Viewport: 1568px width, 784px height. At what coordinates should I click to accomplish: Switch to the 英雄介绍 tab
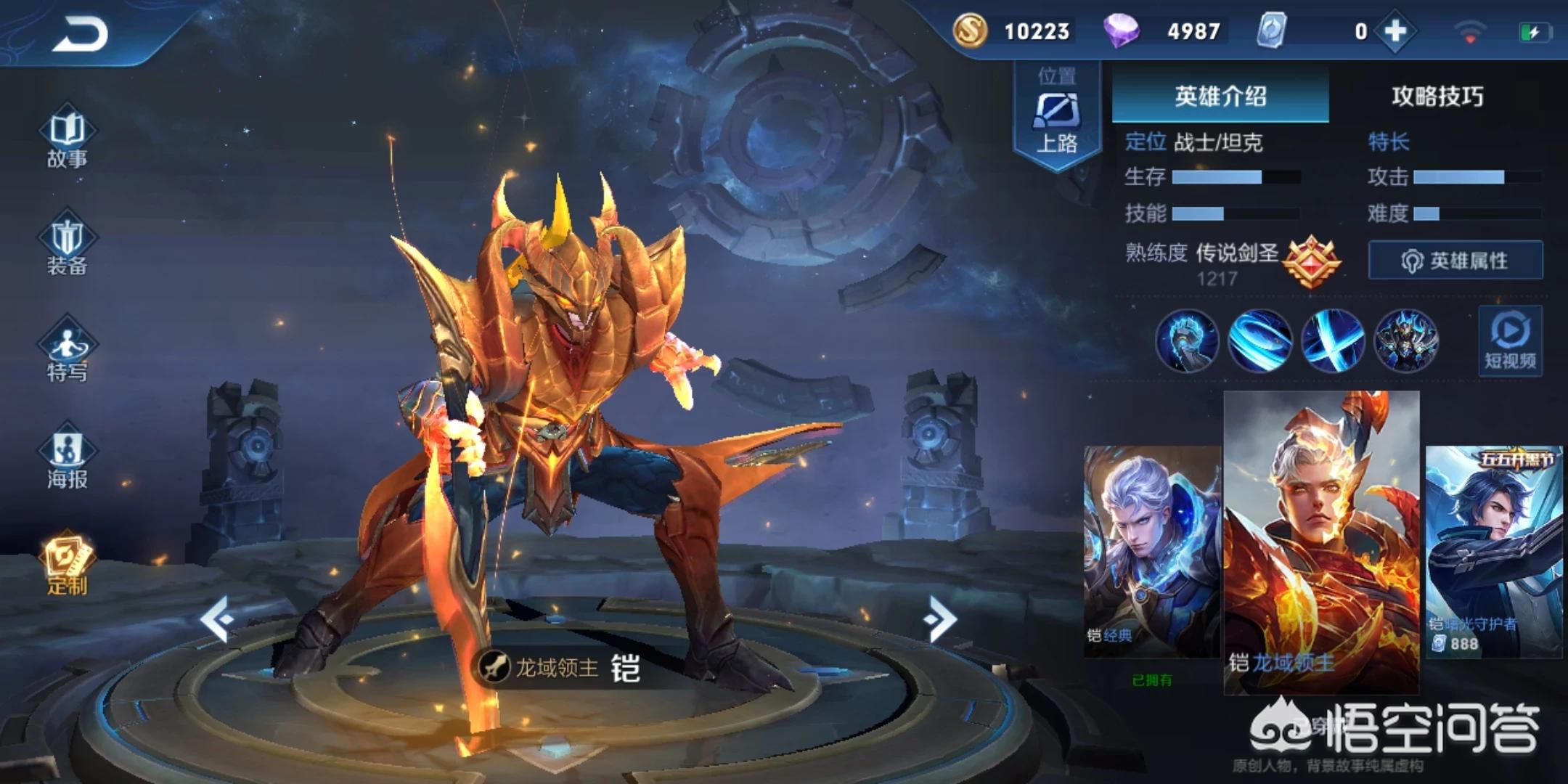(1220, 95)
